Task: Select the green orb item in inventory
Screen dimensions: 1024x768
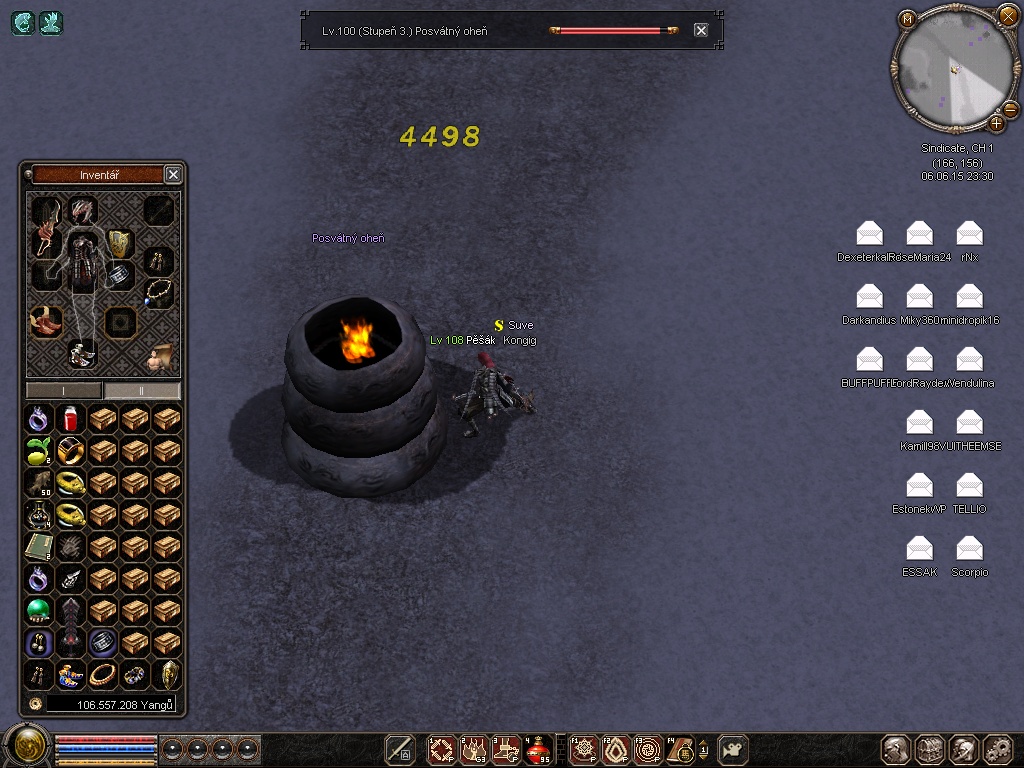Action: [x=38, y=610]
